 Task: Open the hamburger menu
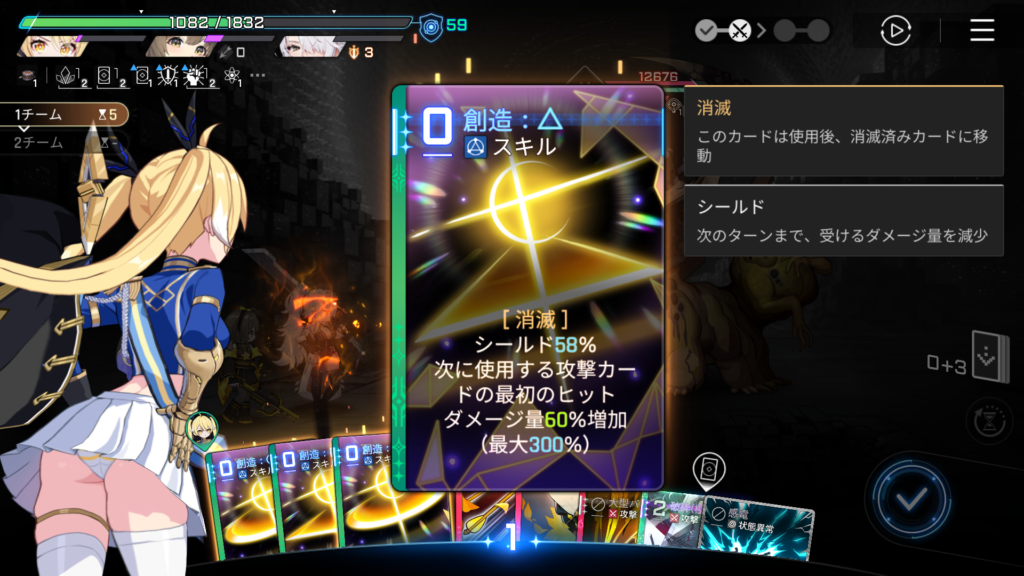[982, 31]
